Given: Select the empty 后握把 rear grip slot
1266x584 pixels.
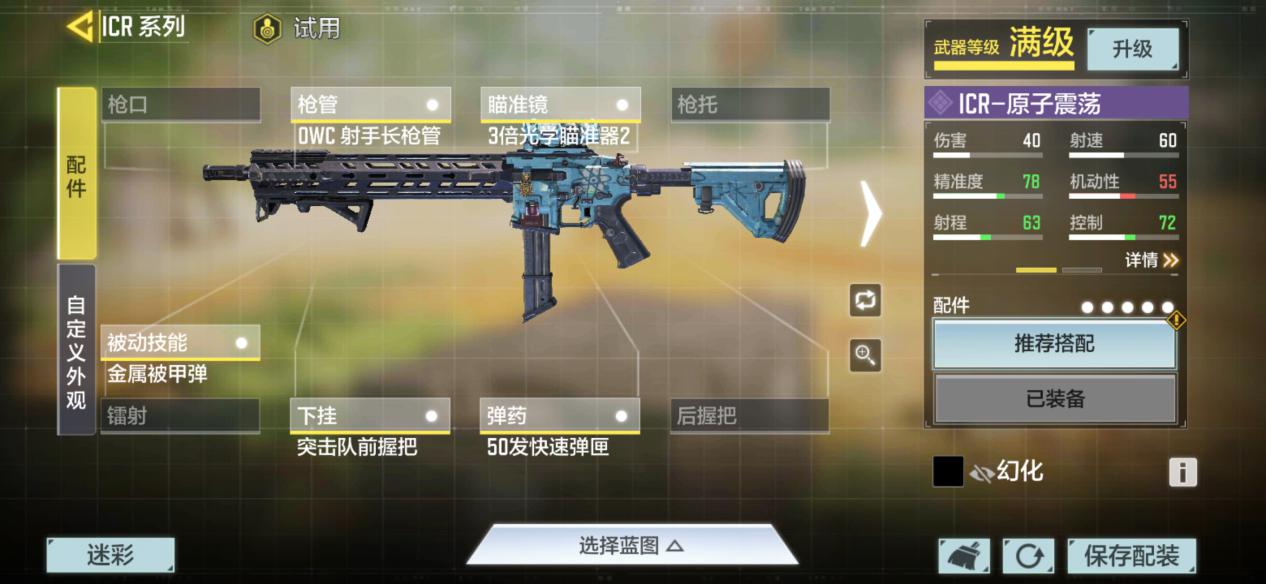Looking at the screenshot, I should [x=750, y=416].
